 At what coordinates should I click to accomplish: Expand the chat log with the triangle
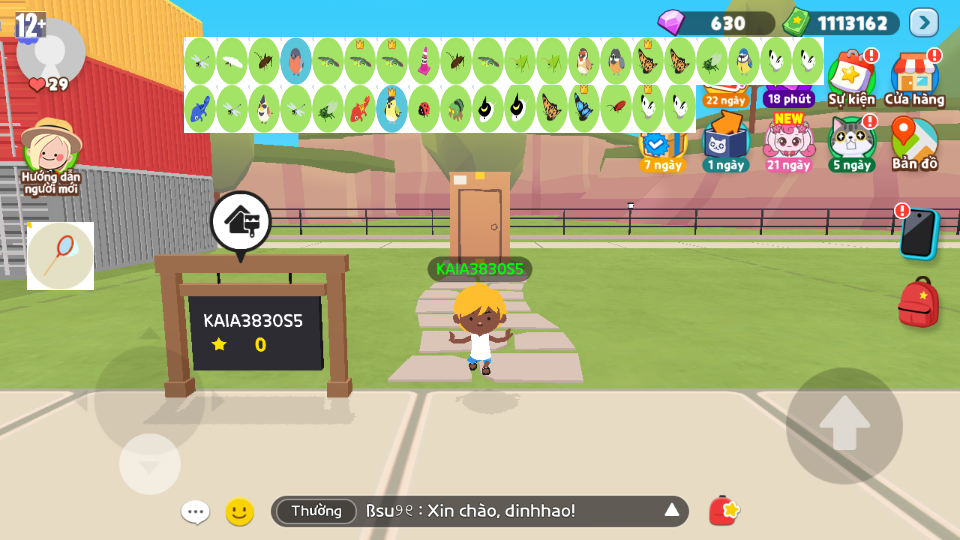[x=672, y=511]
